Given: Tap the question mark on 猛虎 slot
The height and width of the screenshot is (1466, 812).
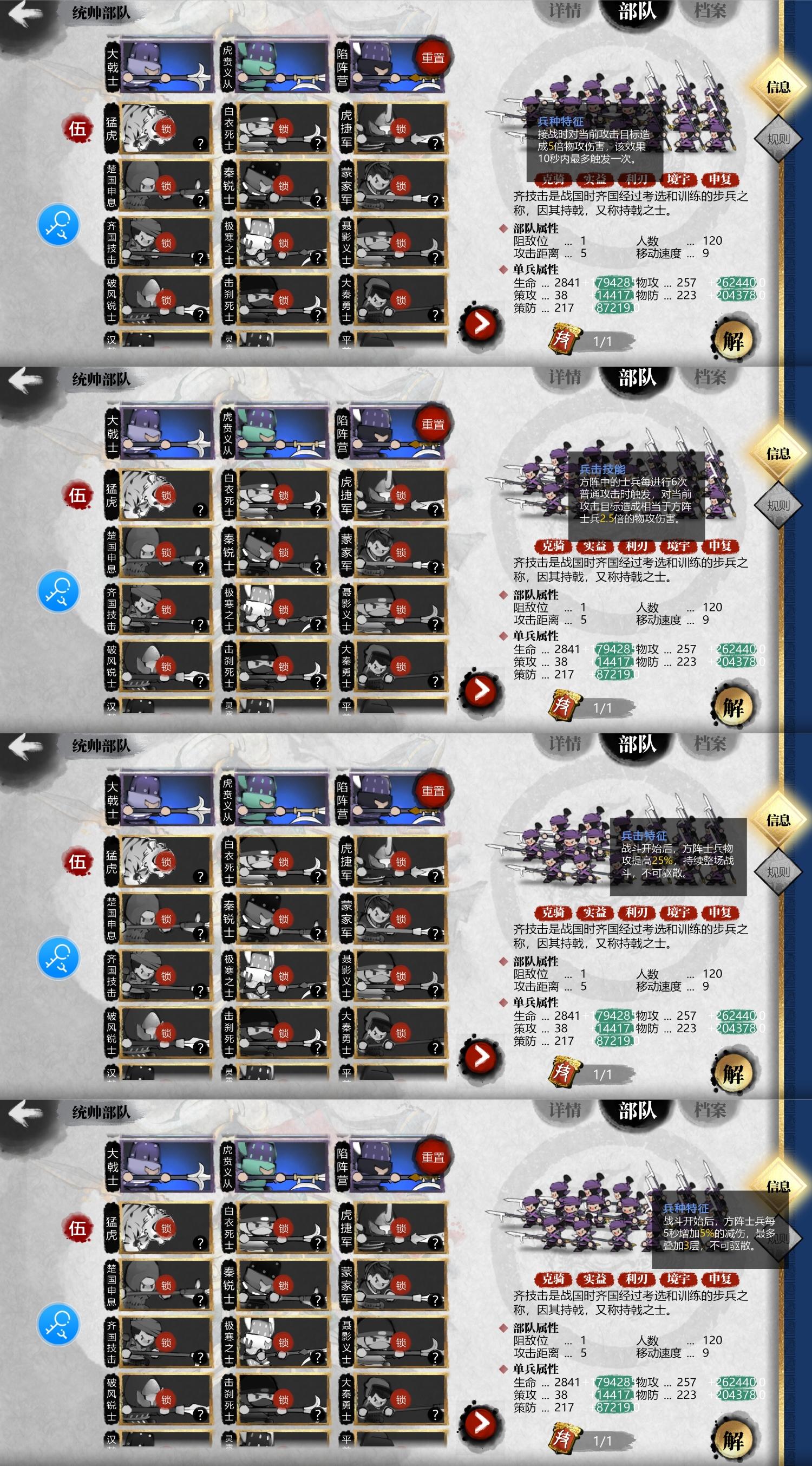Looking at the screenshot, I should tap(202, 144).
